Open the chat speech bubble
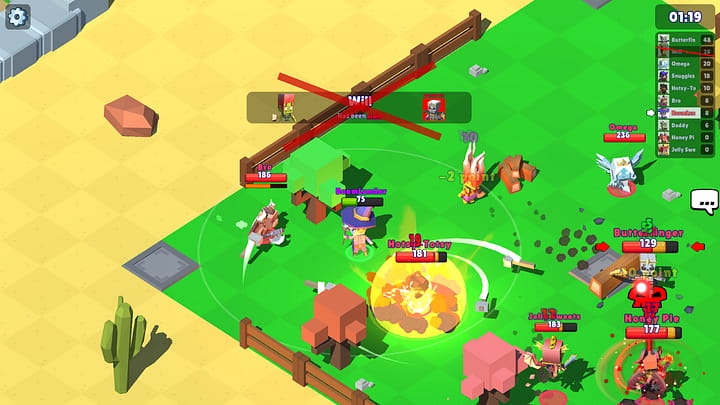 pyautogui.click(x=704, y=202)
